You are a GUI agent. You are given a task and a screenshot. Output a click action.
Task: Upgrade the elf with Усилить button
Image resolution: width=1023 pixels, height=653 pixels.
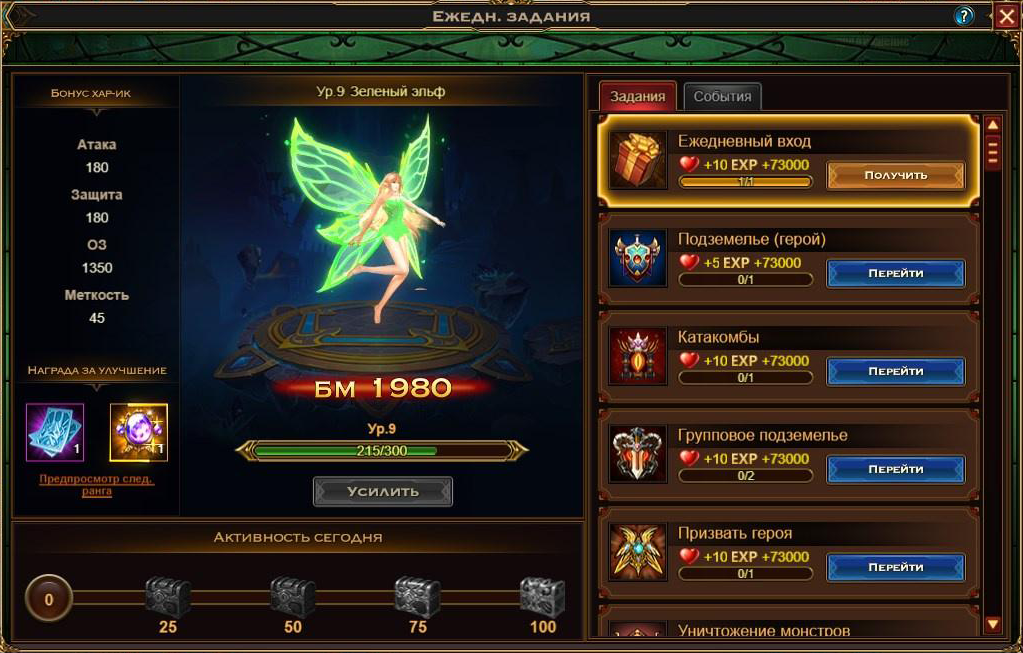click(x=383, y=491)
